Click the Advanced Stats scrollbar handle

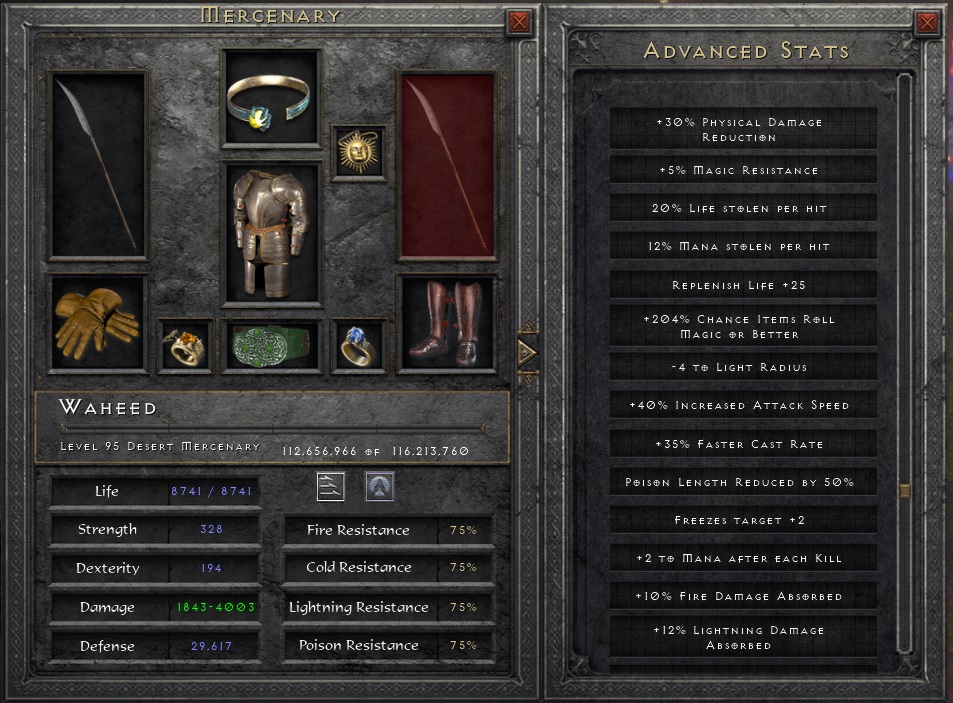click(905, 491)
